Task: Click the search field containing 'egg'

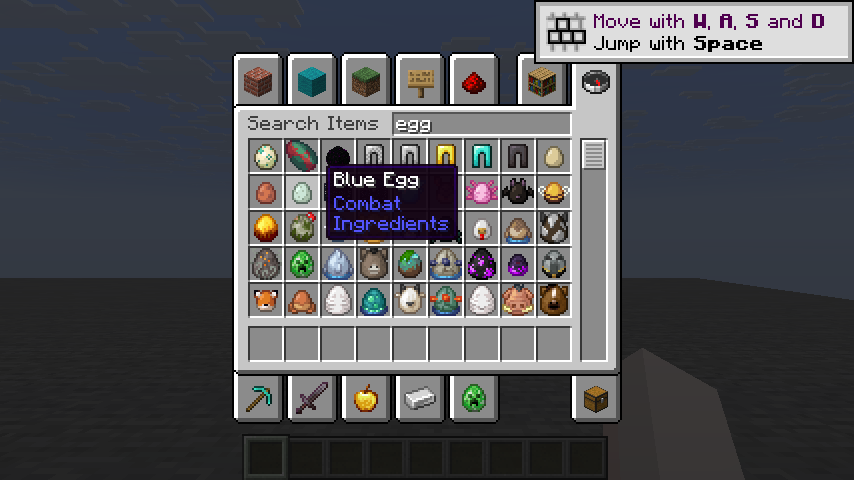Action: point(480,124)
